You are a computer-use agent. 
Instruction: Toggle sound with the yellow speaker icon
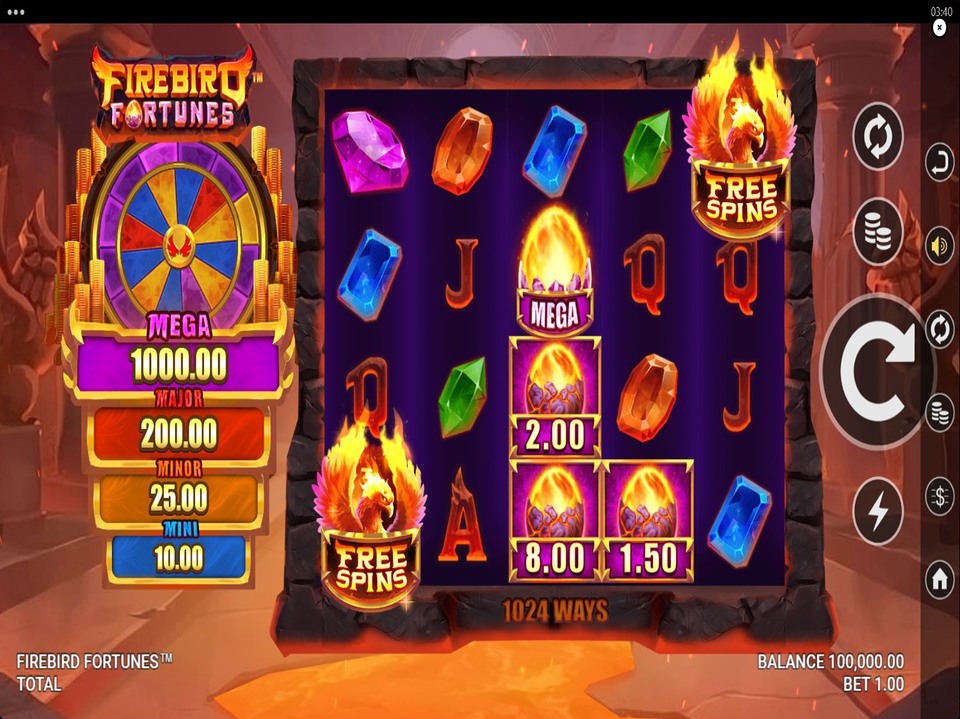(939, 246)
